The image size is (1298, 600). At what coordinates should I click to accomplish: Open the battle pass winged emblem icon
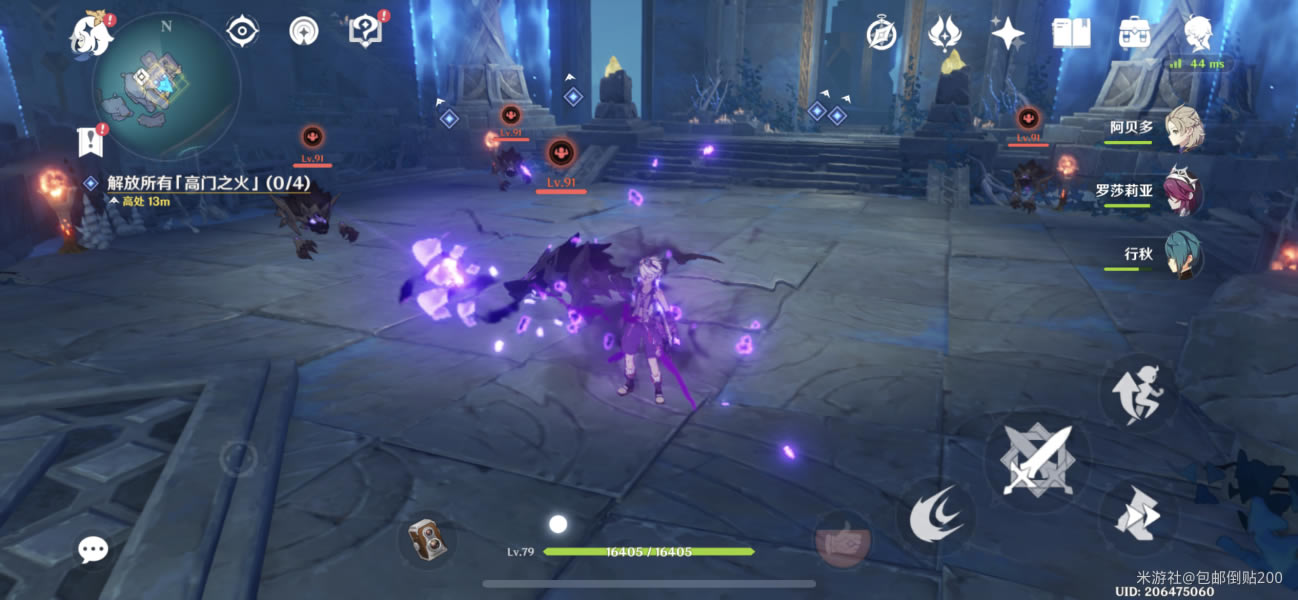coord(944,34)
